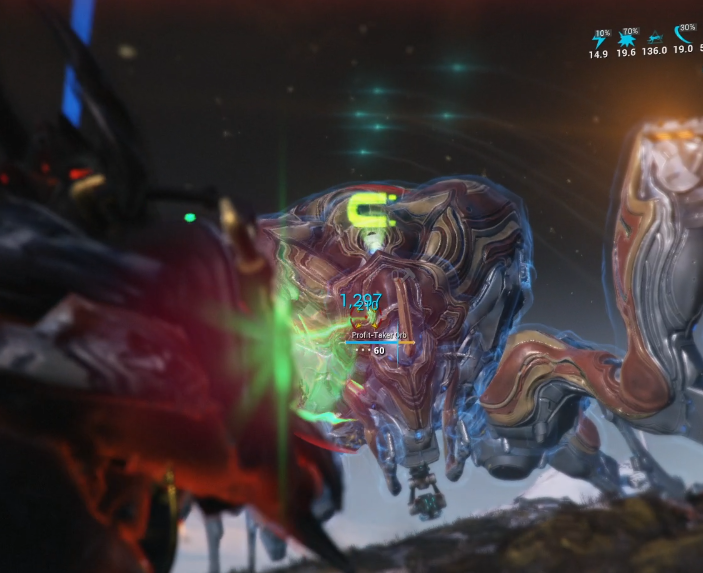The width and height of the screenshot is (703, 573).
Task: Select the crescent arc buff icon
Action: point(684,35)
